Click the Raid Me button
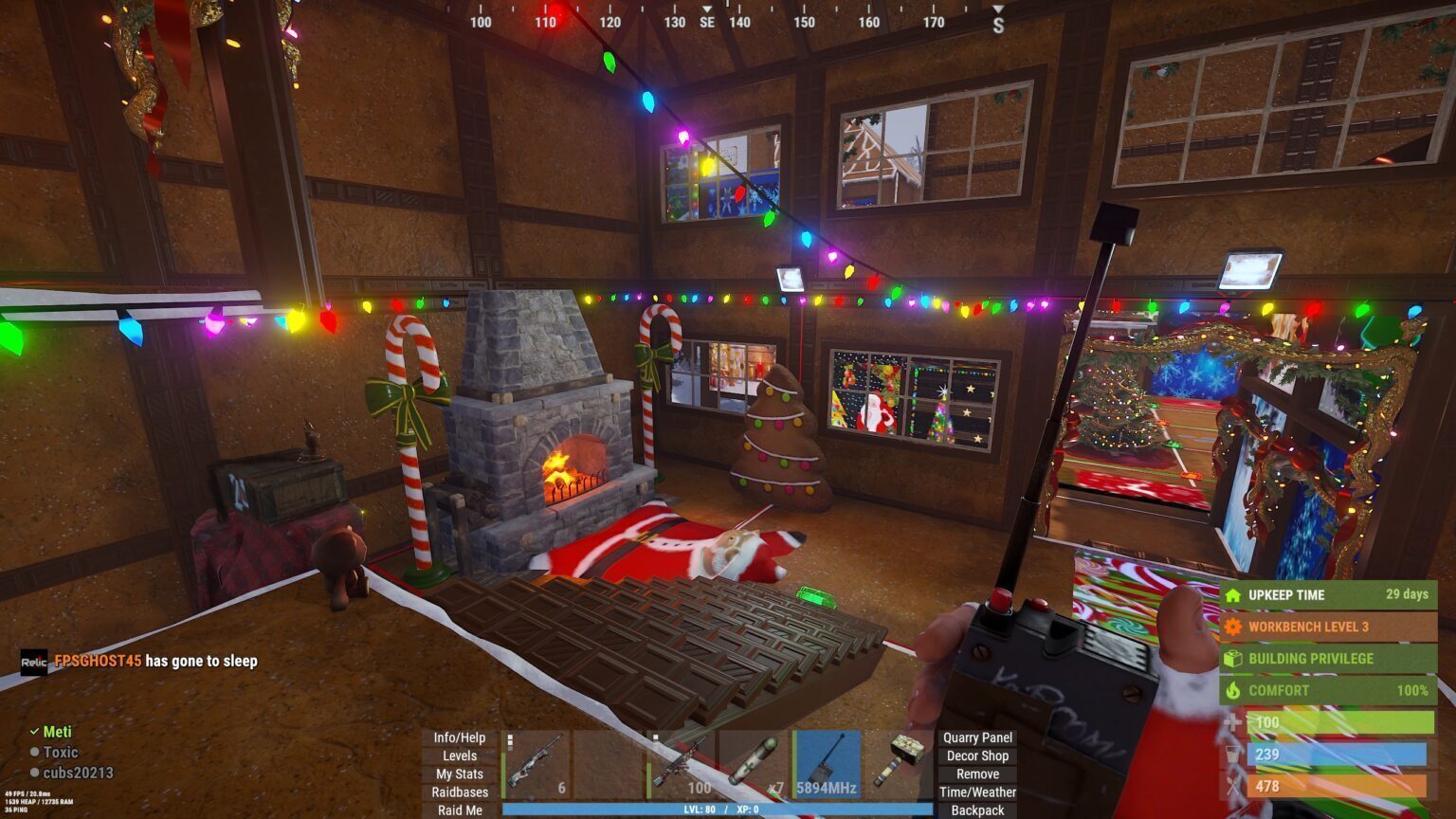Screen dimensions: 1456x819 [x=458, y=810]
